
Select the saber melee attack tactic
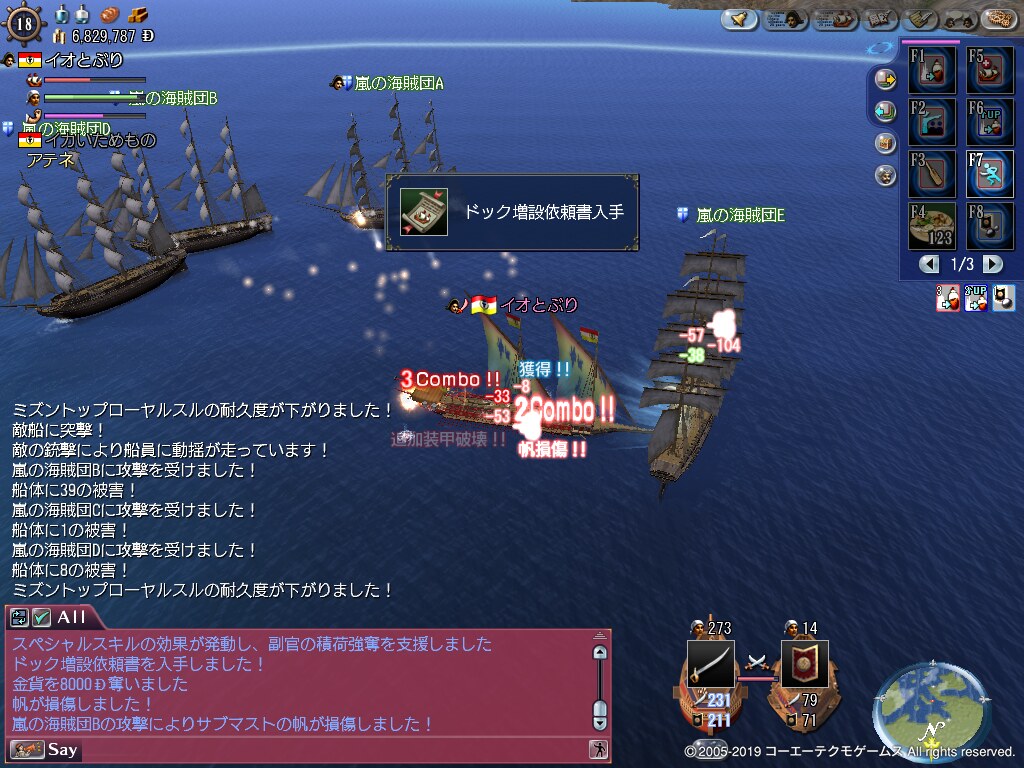tap(710, 664)
